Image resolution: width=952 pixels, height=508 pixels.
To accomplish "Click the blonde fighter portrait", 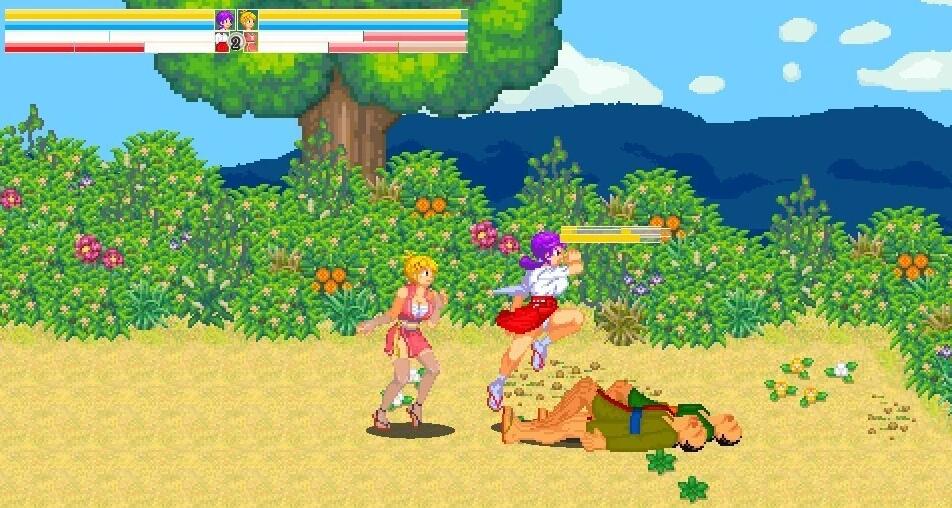I will pyautogui.click(x=248, y=20).
